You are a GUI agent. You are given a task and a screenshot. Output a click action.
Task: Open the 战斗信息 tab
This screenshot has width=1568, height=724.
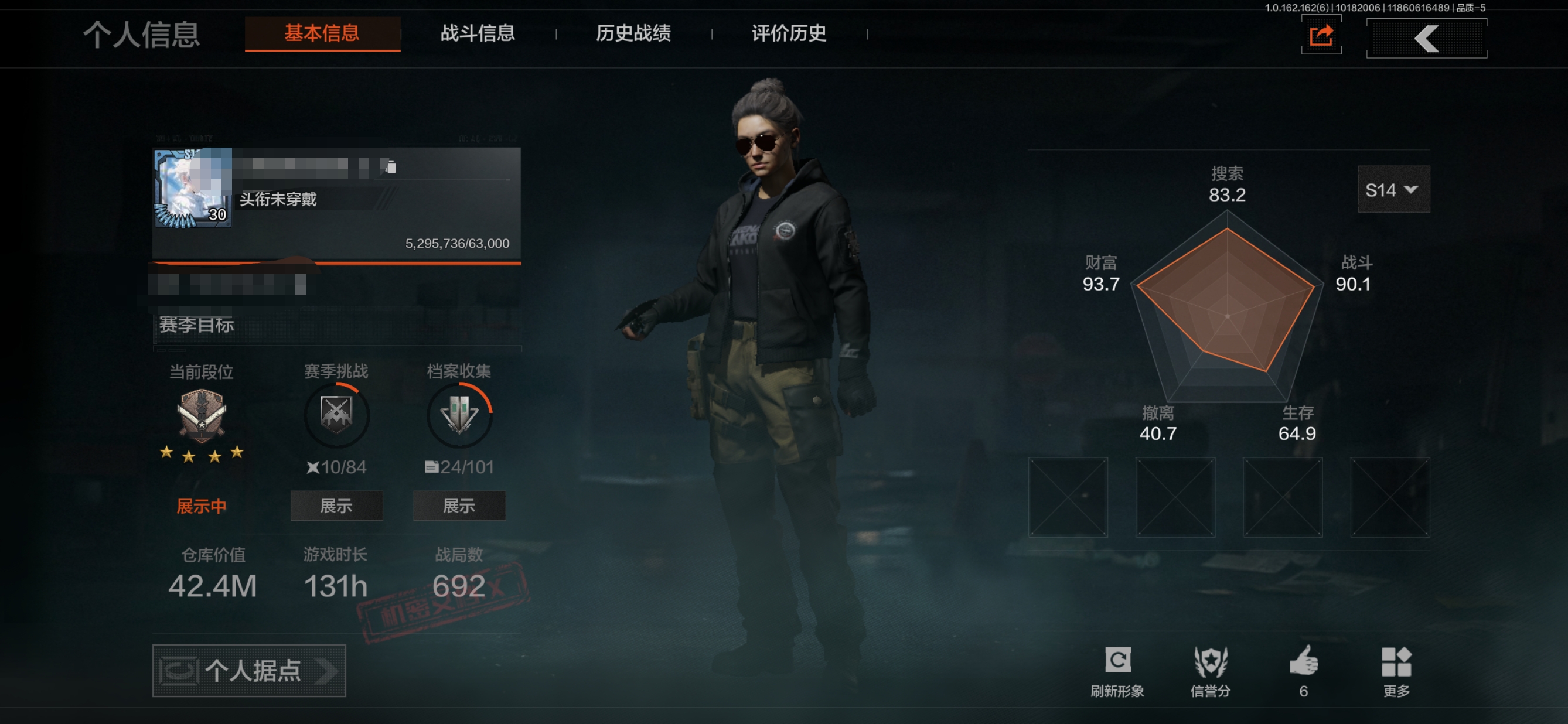478,33
